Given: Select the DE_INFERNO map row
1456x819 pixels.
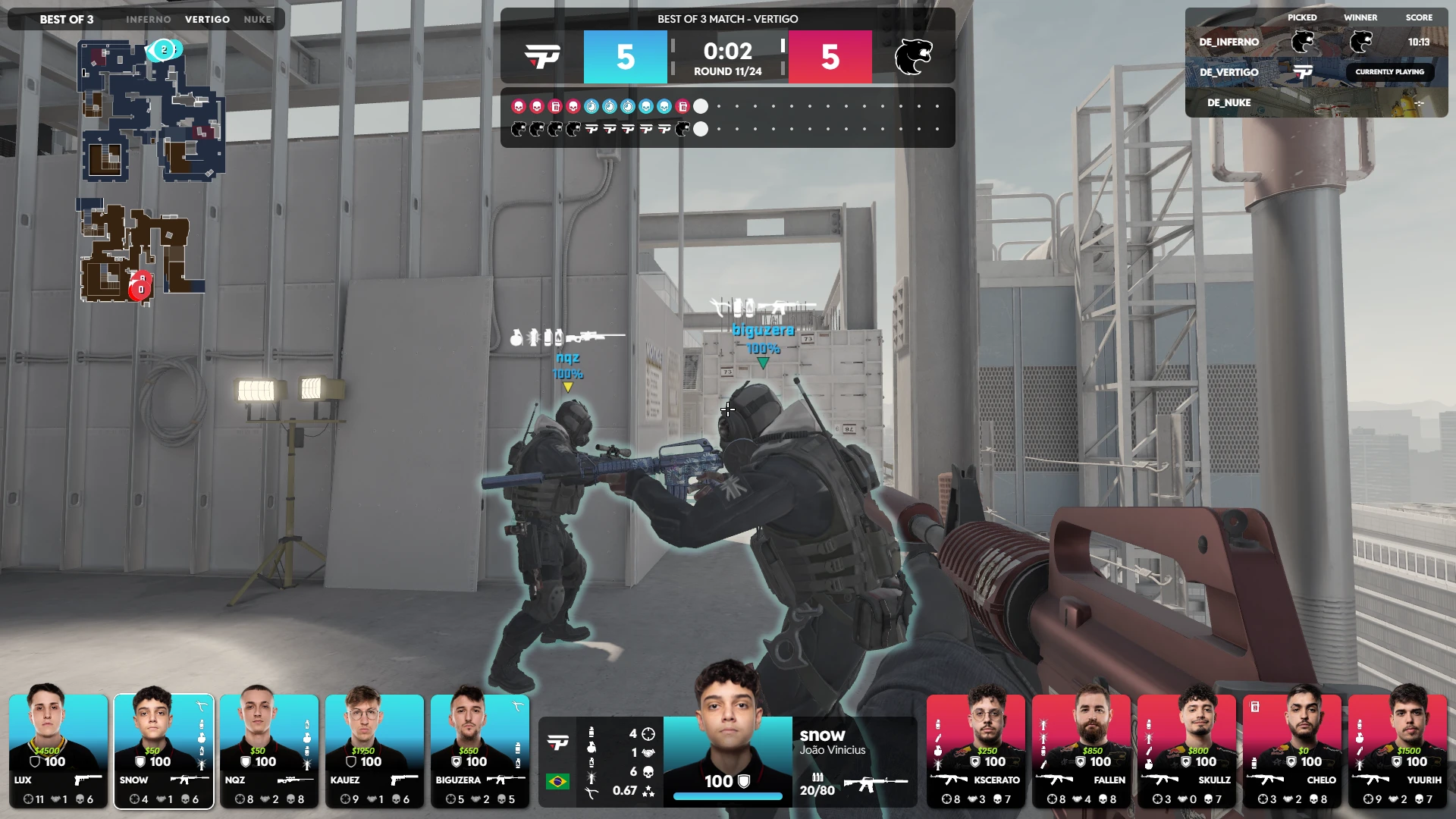Looking at the screenshot, I should [x=1316, y=42].
